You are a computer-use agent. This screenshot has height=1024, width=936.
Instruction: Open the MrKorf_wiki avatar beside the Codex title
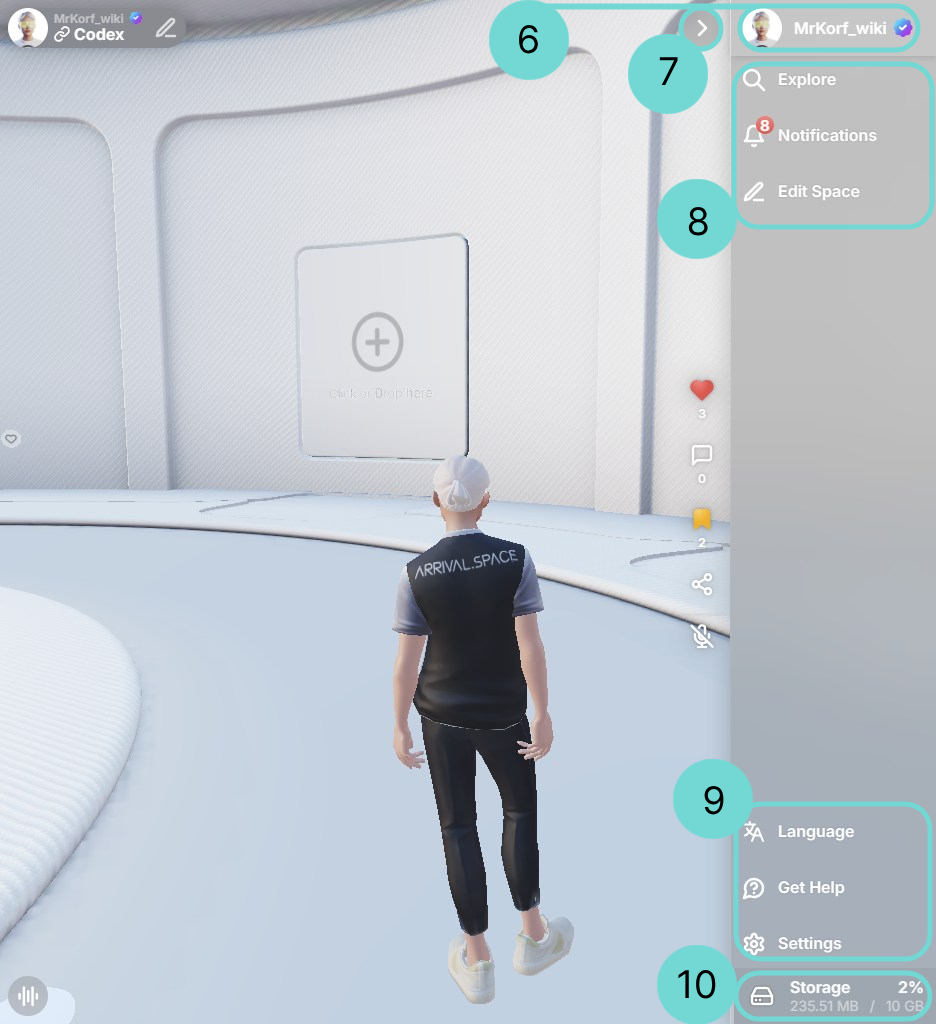click(27, 27)
